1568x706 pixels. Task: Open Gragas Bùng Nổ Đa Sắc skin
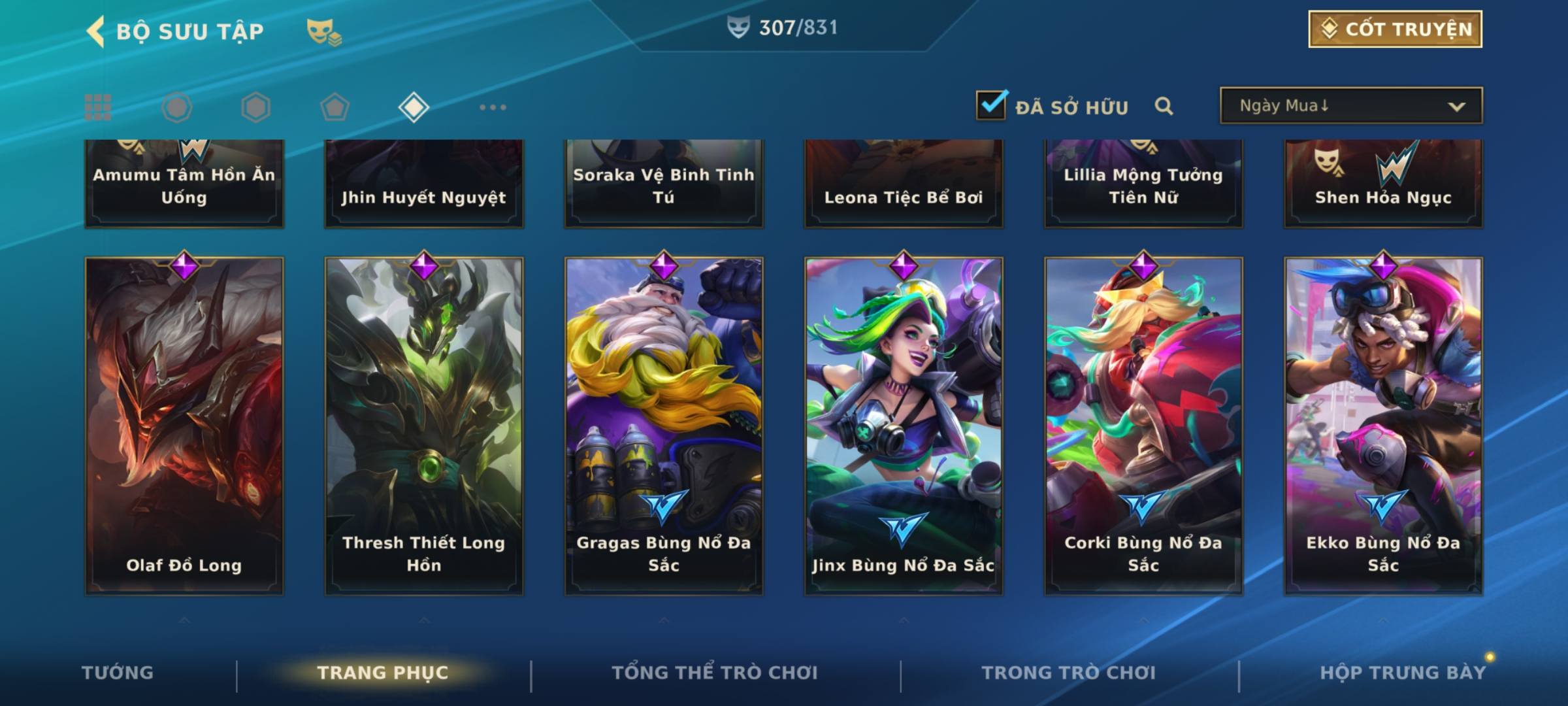click(x=664, y=425)
